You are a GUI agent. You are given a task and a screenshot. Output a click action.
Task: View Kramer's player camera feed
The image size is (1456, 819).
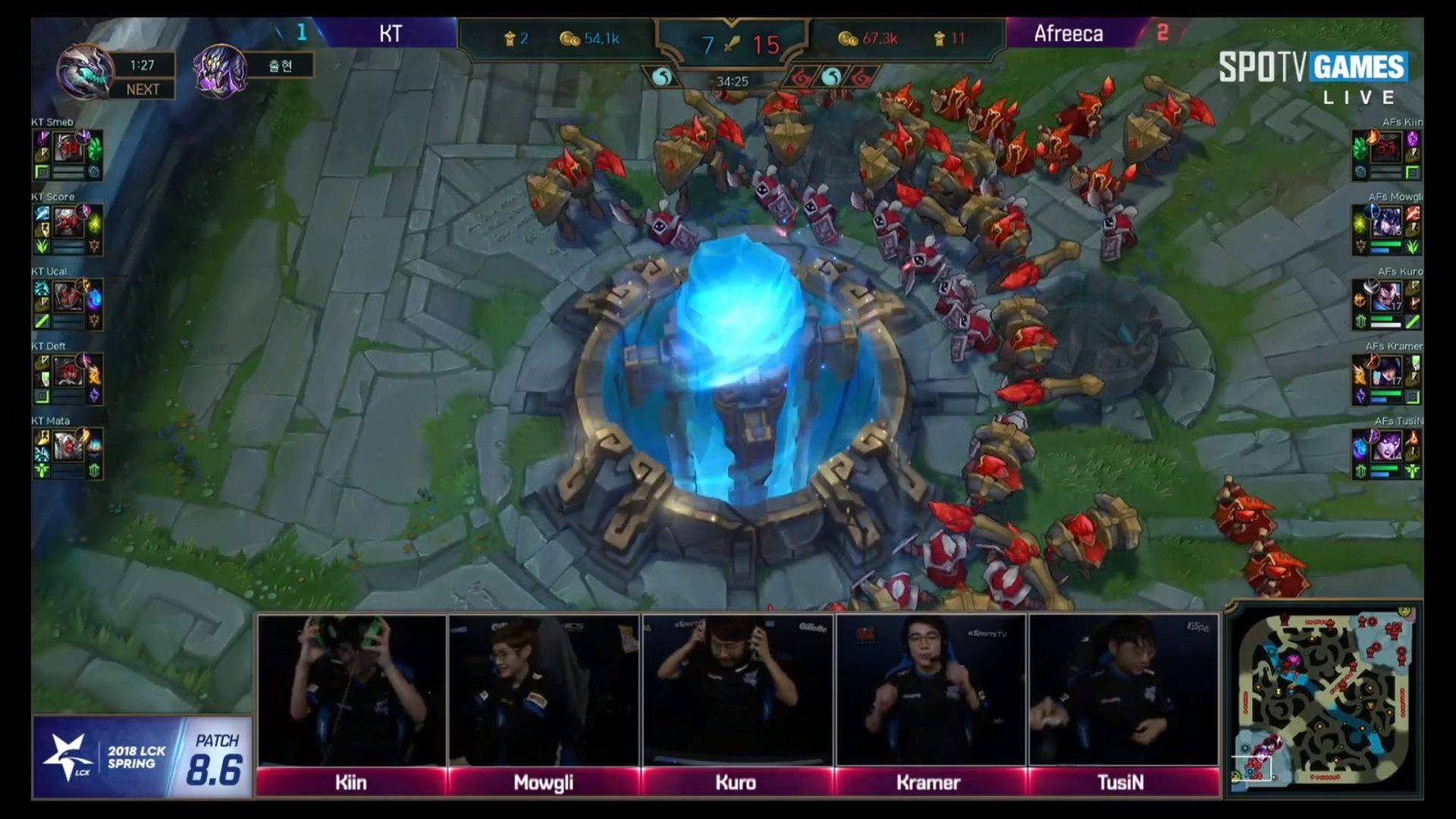(930, 690)
